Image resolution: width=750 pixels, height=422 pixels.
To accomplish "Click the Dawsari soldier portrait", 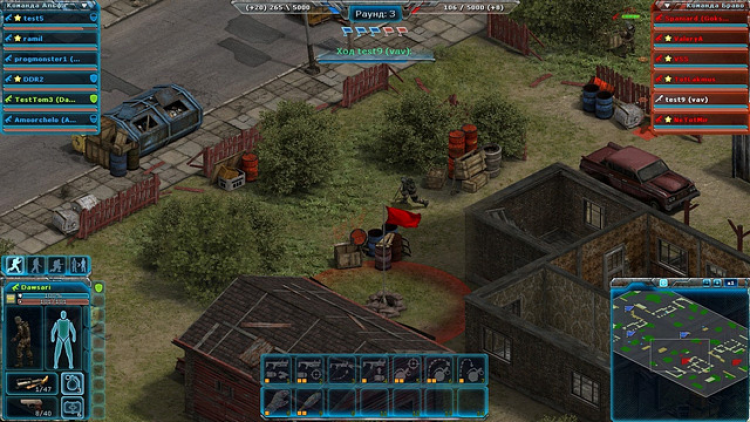I will click(24, 336).
